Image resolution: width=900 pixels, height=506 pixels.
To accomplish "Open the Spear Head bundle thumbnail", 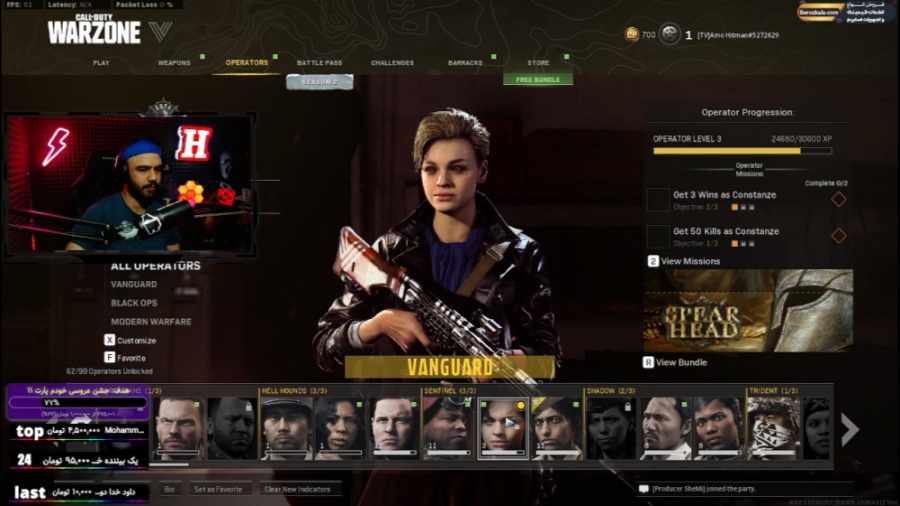I will (x=748, y=309).
